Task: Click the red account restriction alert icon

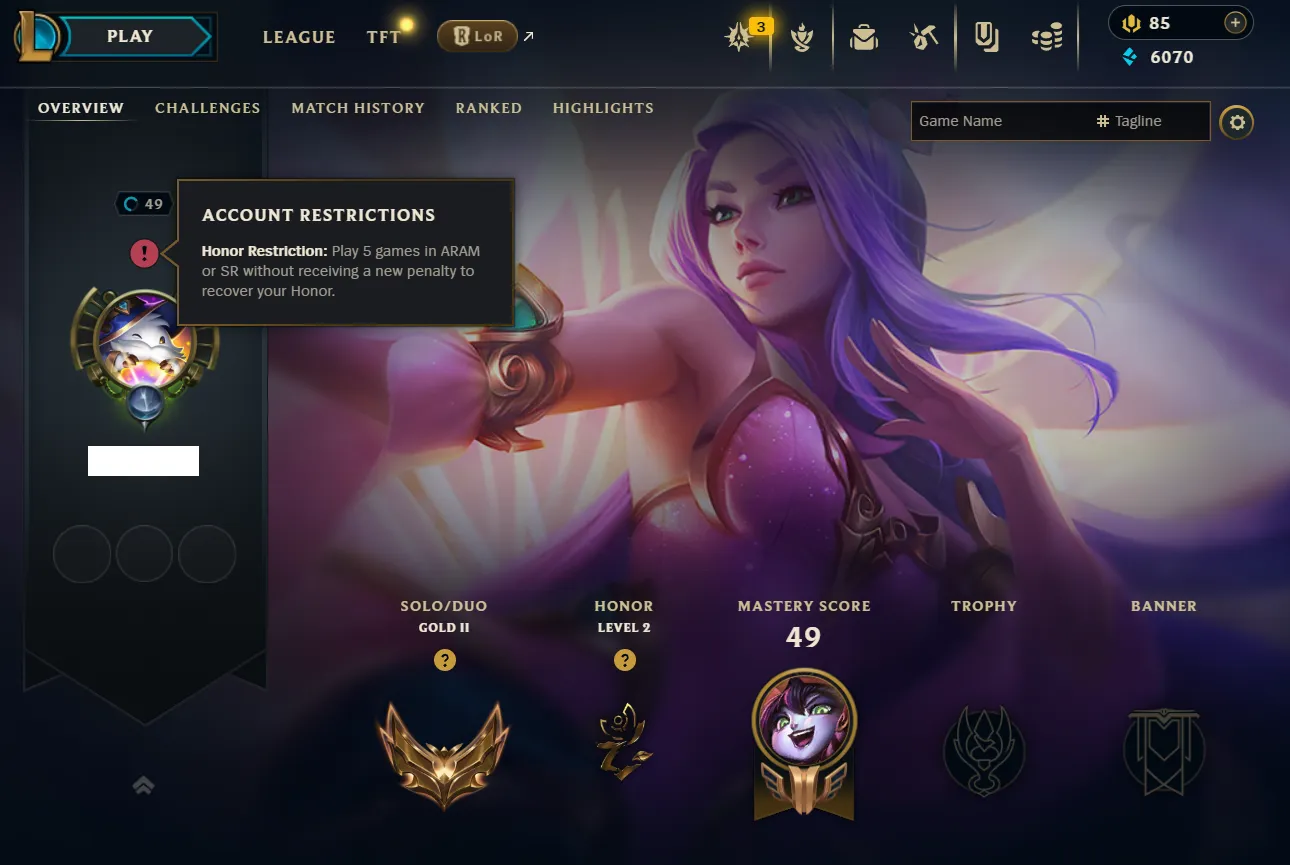Action: coord(144,253)
